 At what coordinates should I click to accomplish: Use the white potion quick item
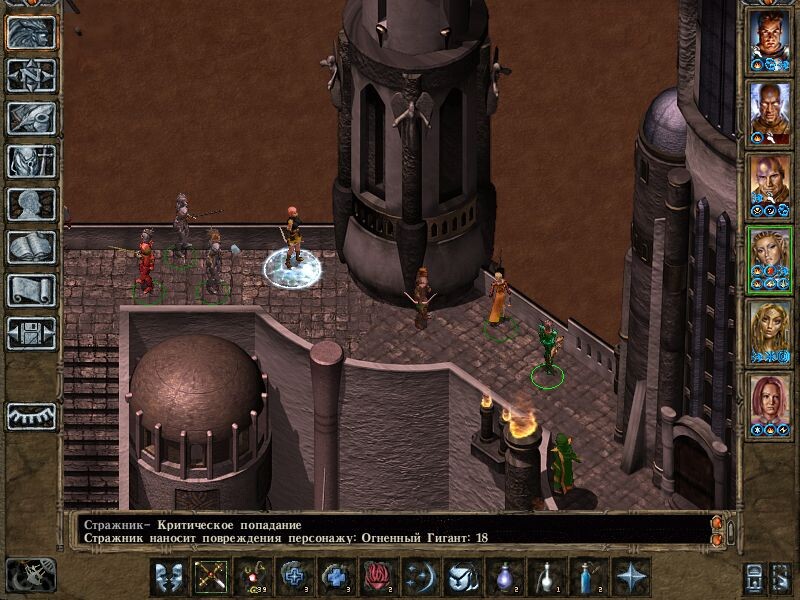[547, 577]
